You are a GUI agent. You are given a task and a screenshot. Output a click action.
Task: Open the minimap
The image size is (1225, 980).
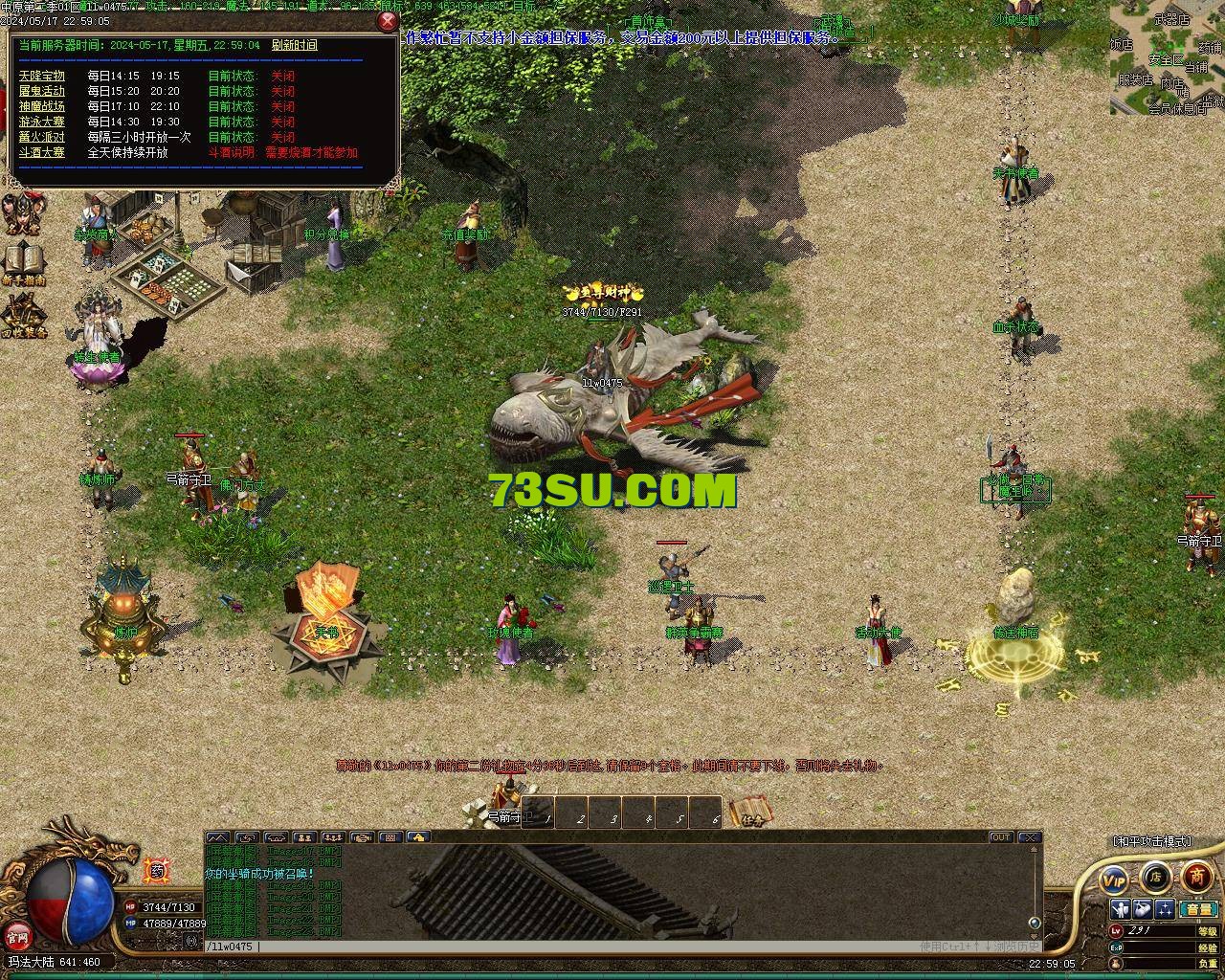tap(1167, 57)
